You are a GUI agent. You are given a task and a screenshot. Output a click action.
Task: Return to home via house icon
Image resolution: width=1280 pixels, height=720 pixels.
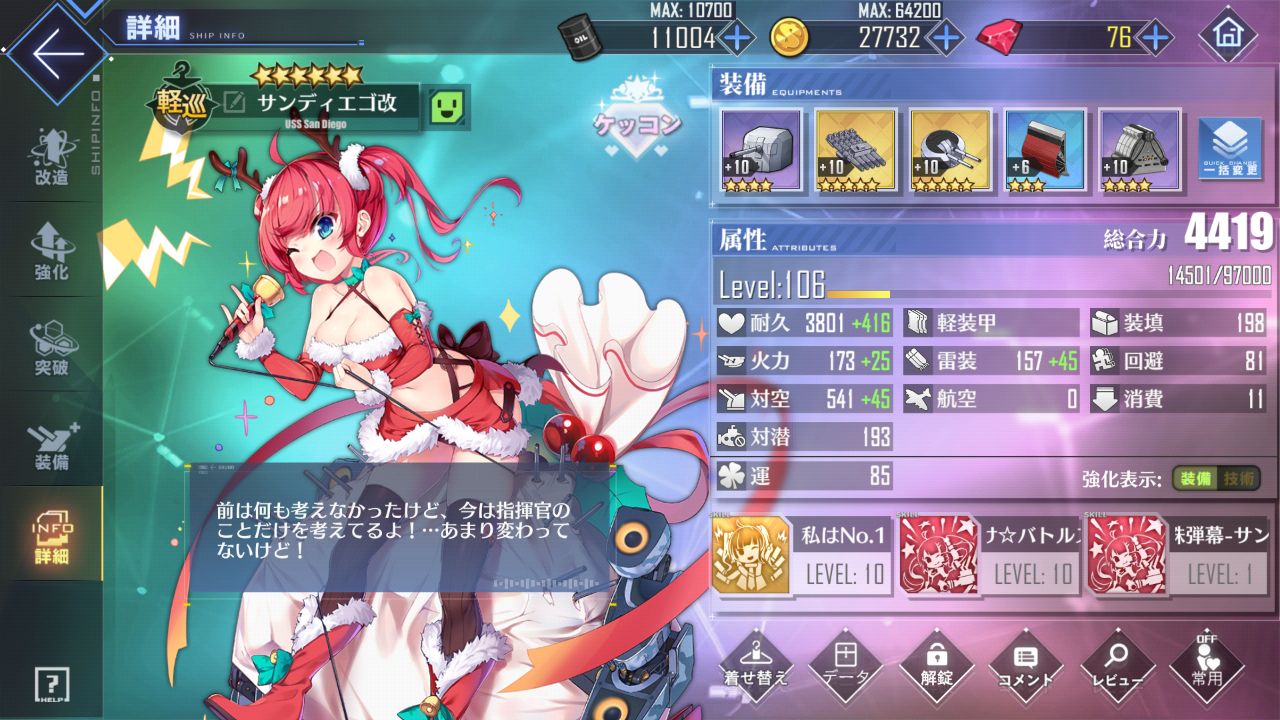coord(1228,38)
